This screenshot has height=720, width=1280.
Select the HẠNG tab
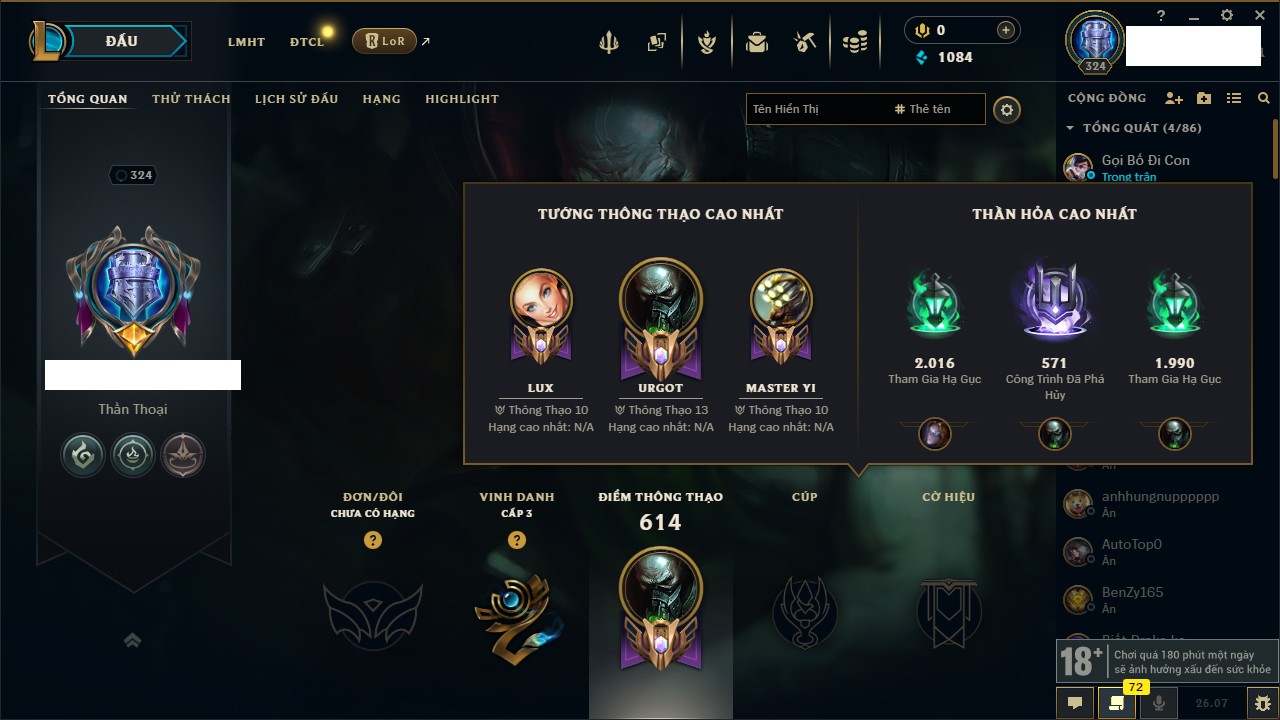click(x=381, y=99)
